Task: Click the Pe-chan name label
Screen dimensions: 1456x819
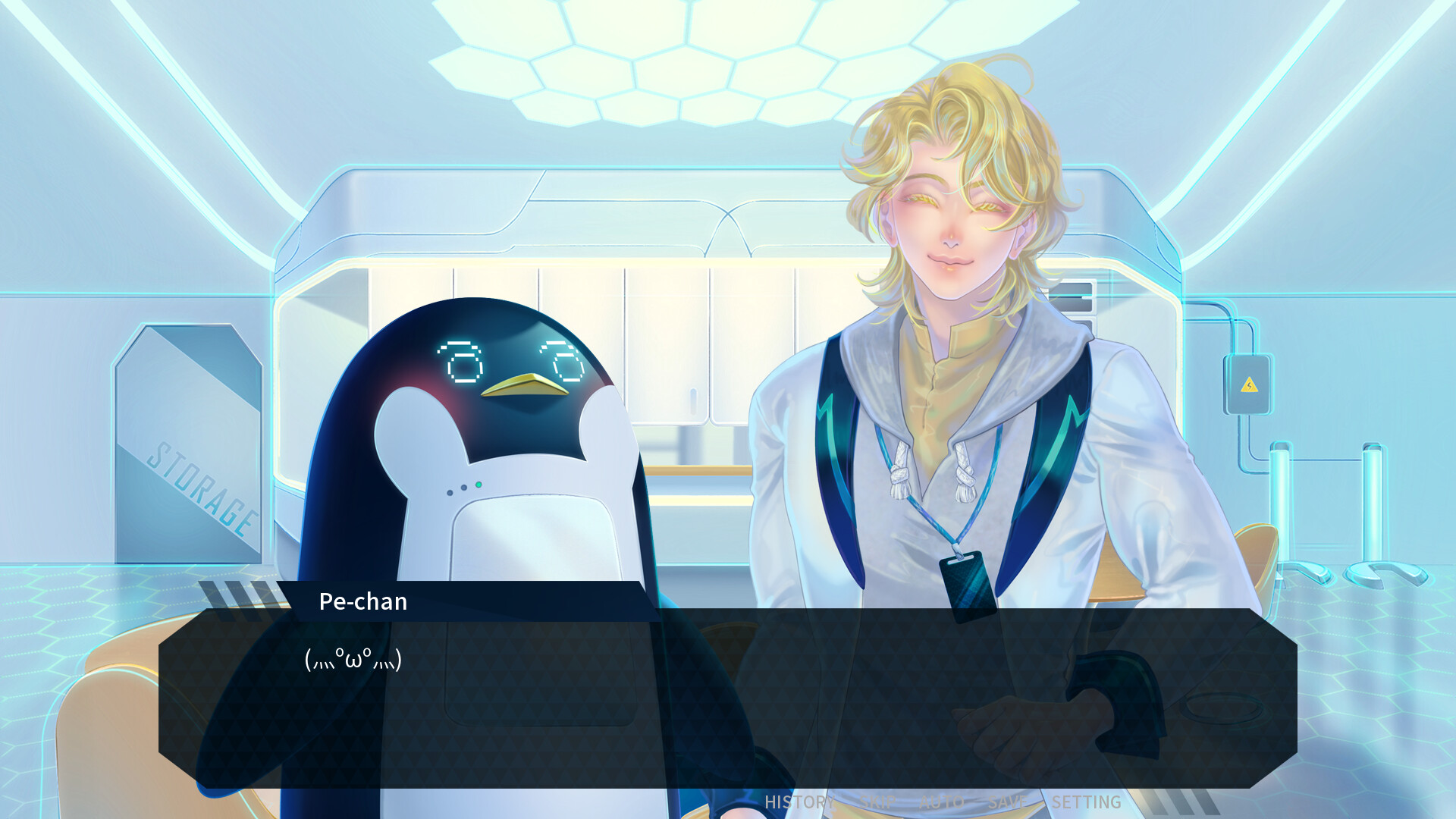Action: tap(362, 601)
